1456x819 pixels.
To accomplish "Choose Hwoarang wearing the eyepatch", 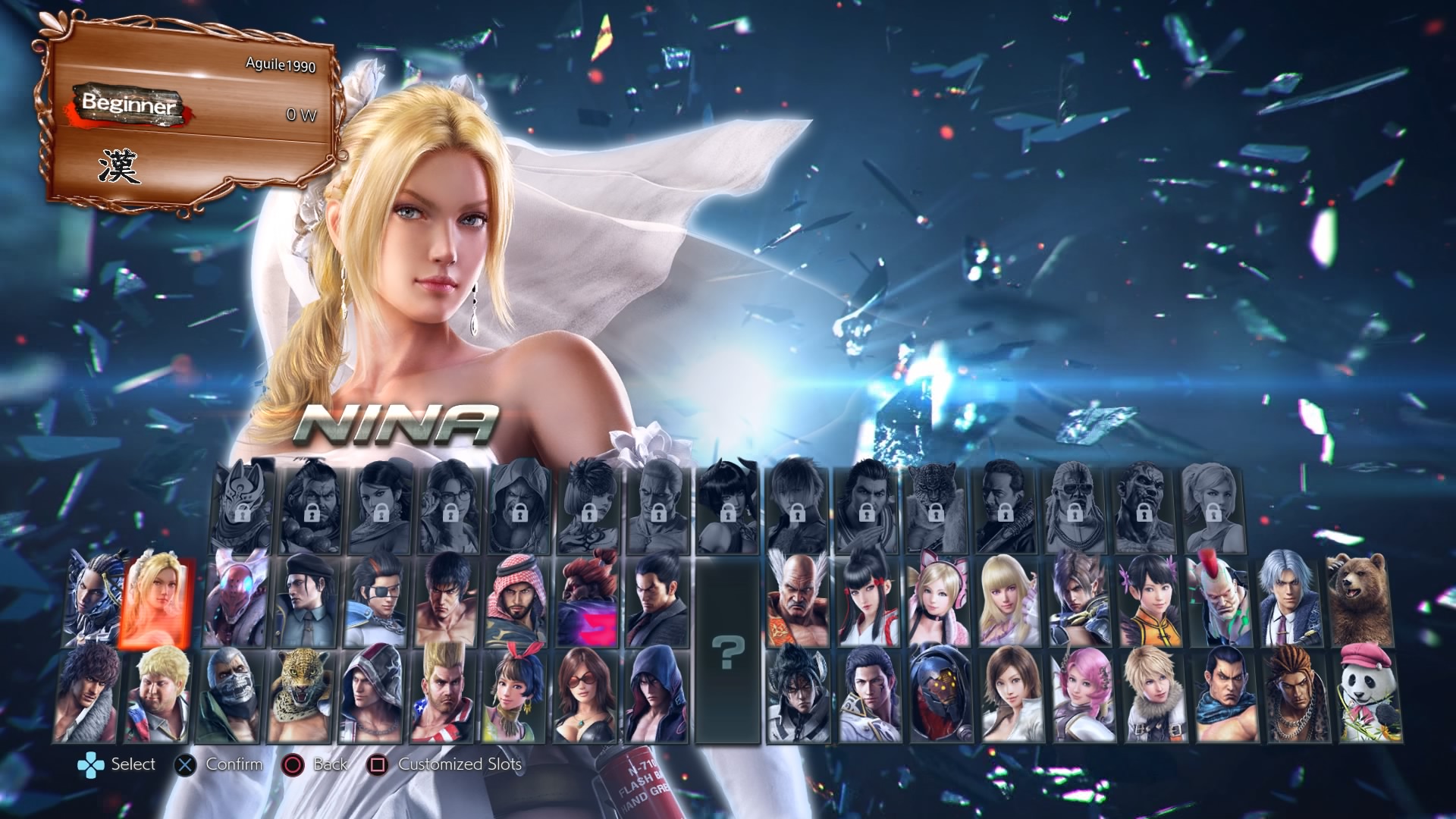I will 377,602.
